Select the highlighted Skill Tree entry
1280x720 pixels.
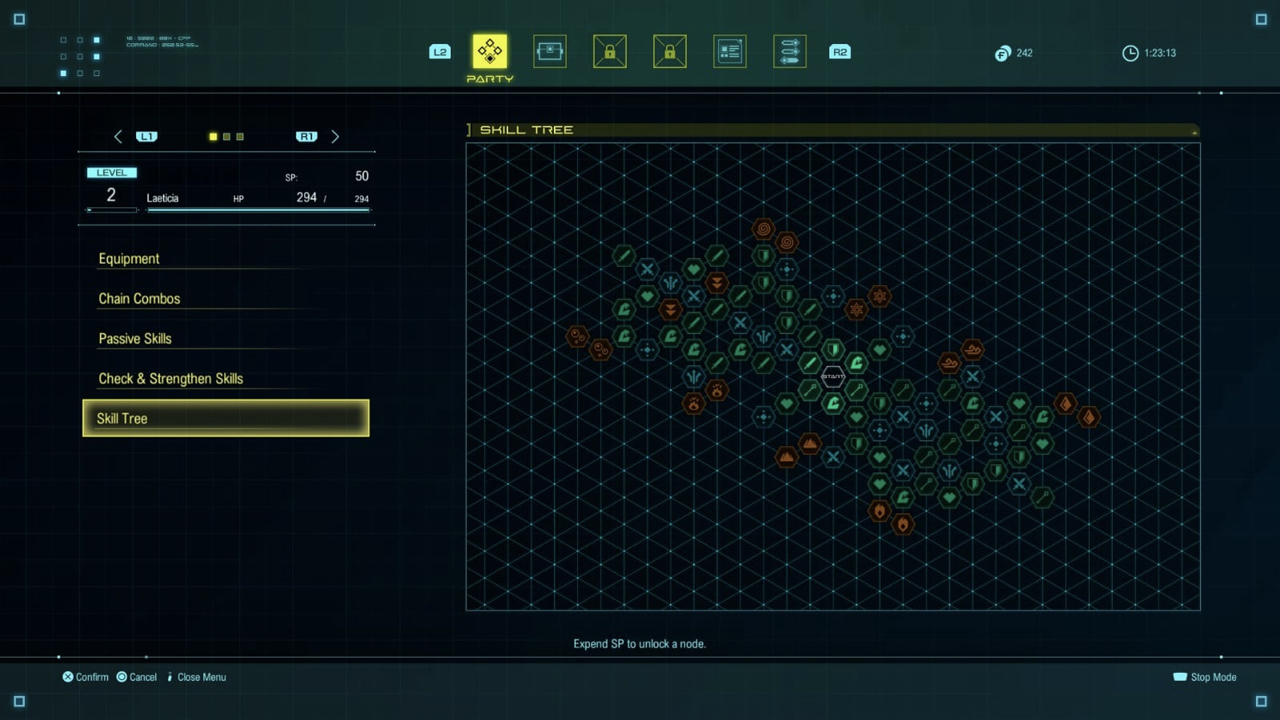225,418
